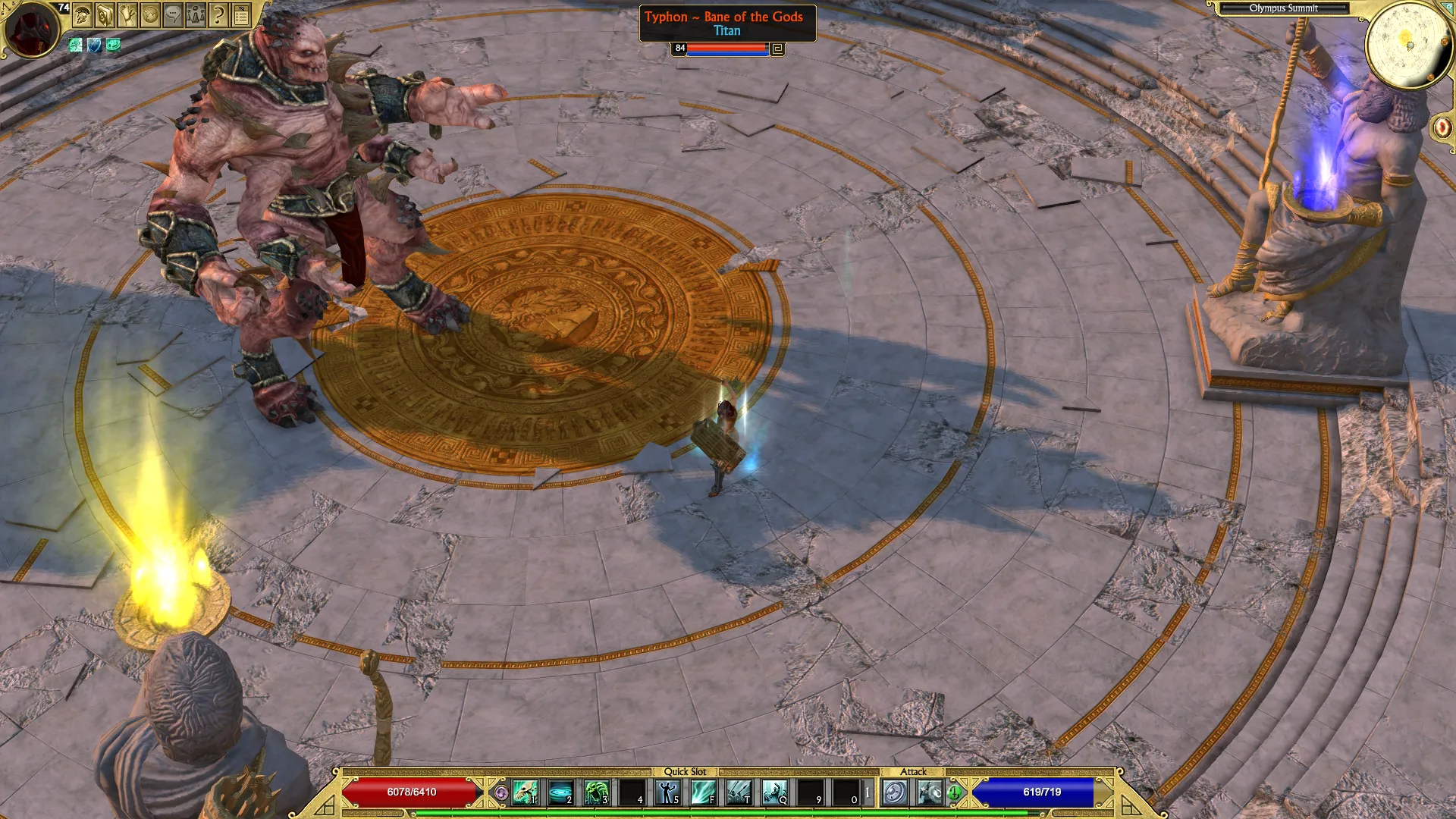The height and width of the screenshot is (819, 1456).
Task: Show the world map globe icon
Action: tap(150, 14)
